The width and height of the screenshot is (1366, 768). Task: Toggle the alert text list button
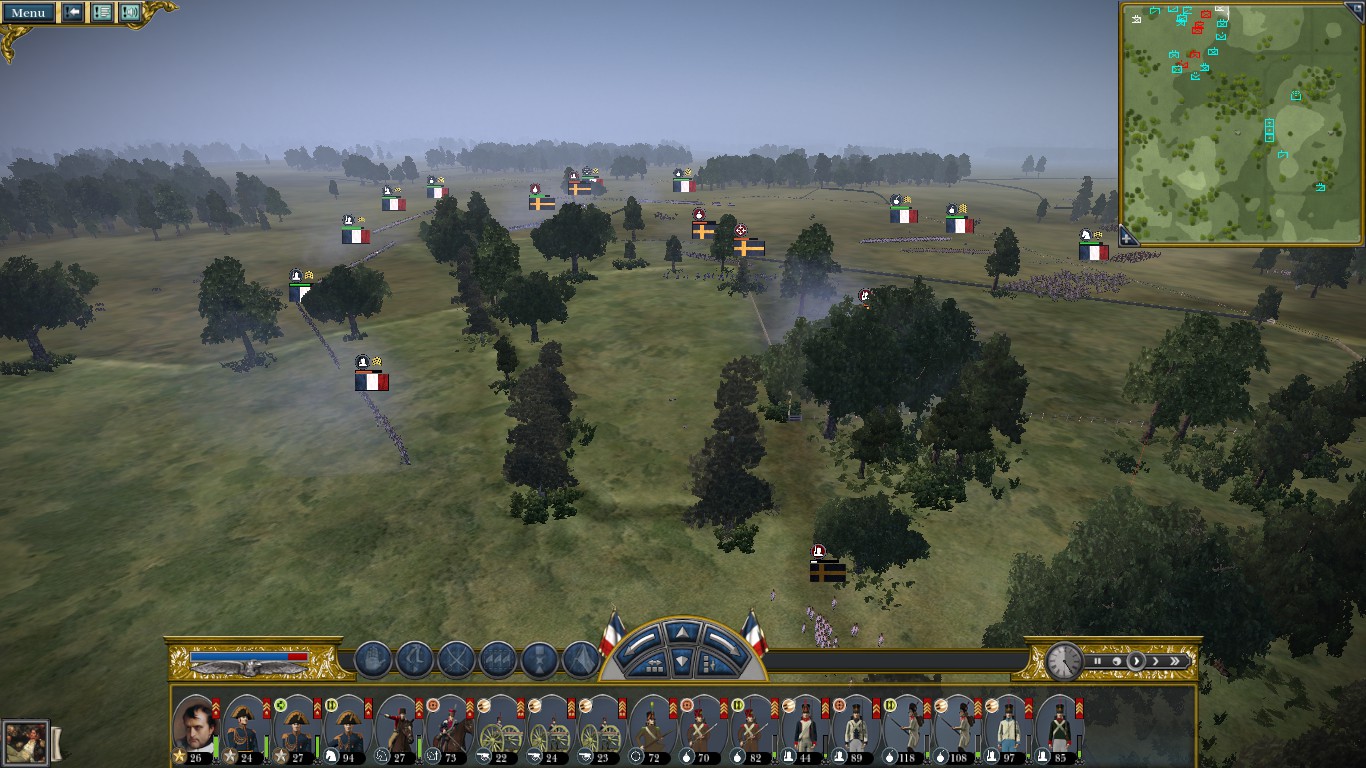tap(102, 13)
